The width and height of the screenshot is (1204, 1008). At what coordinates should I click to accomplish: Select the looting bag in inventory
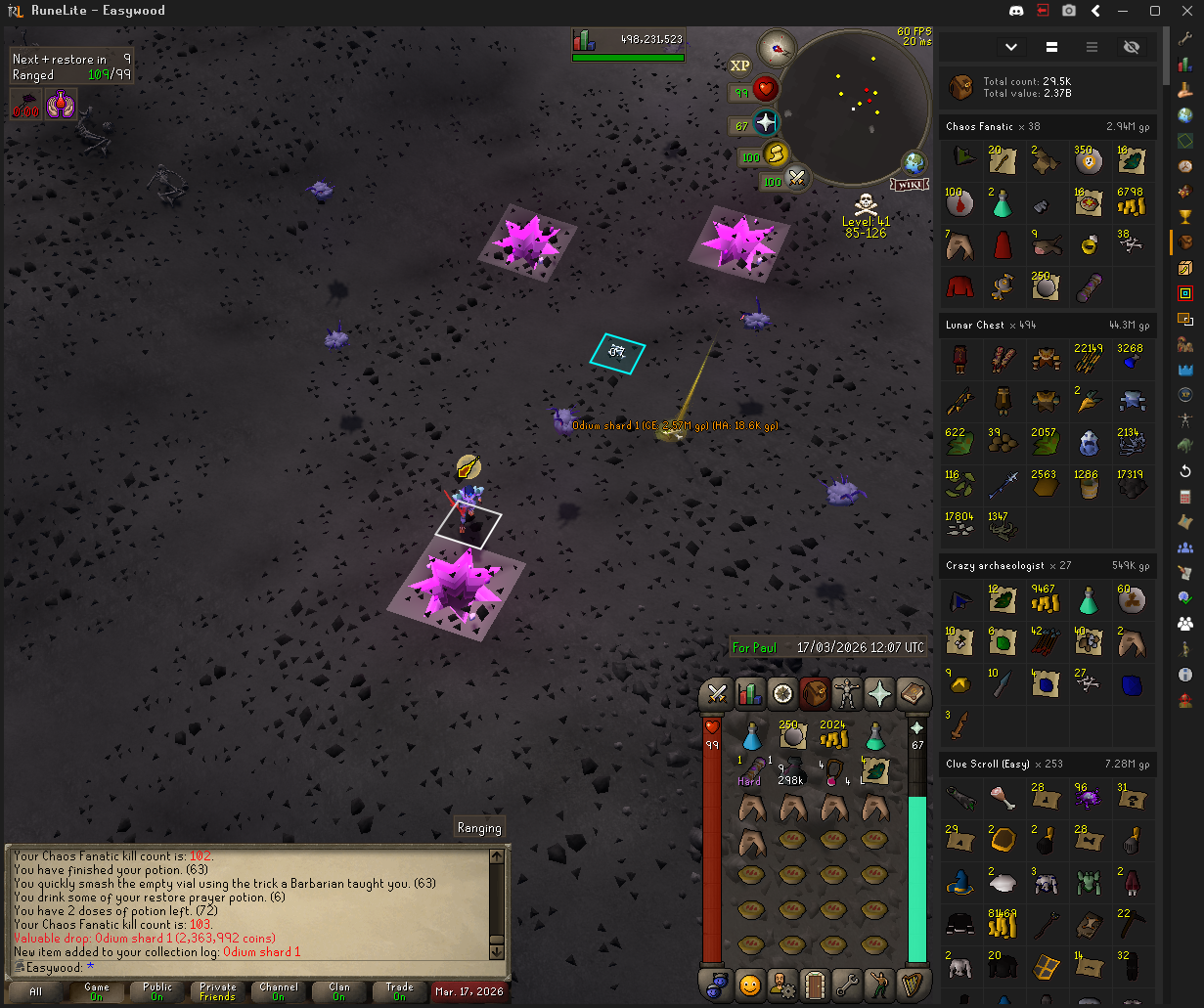[792, 770]
